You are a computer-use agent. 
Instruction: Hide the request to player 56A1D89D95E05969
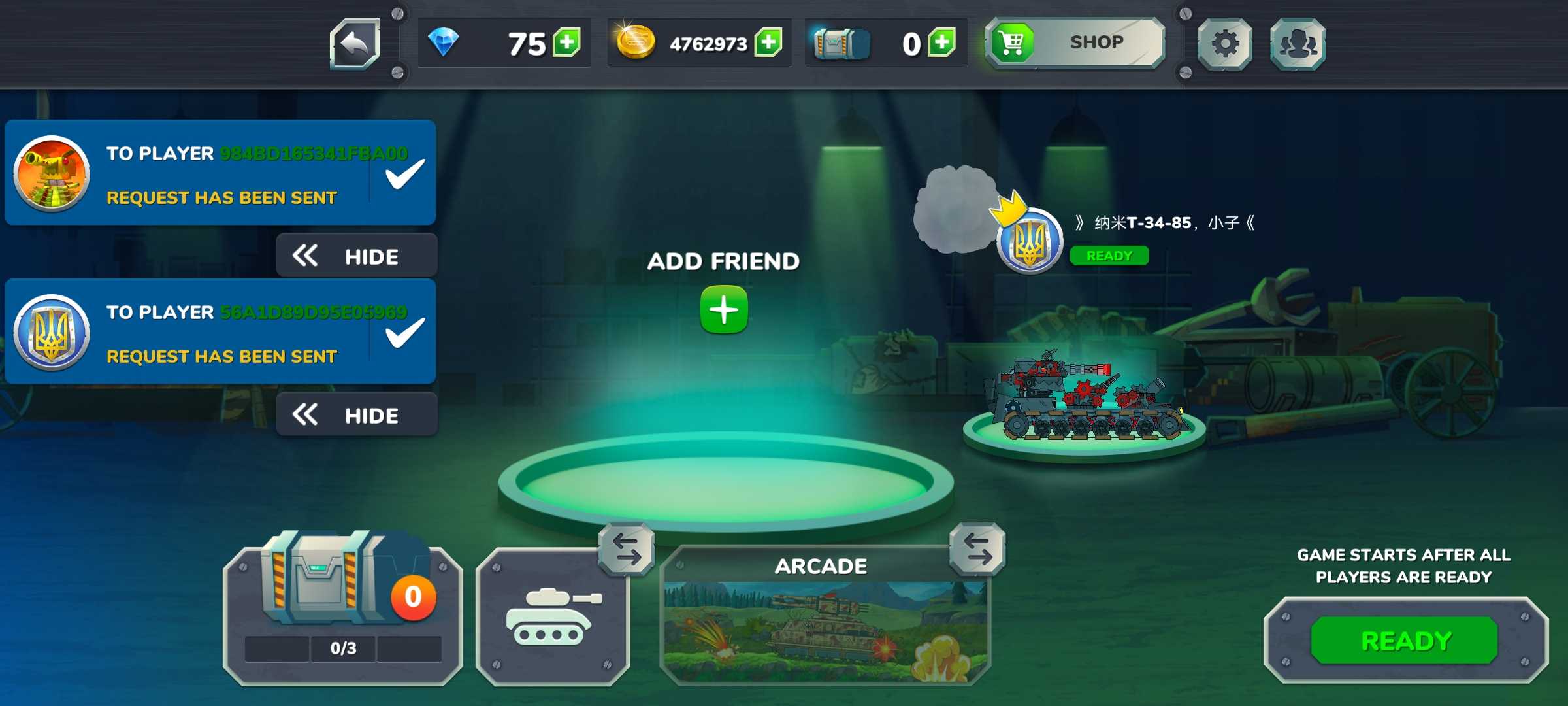(357, 415)
